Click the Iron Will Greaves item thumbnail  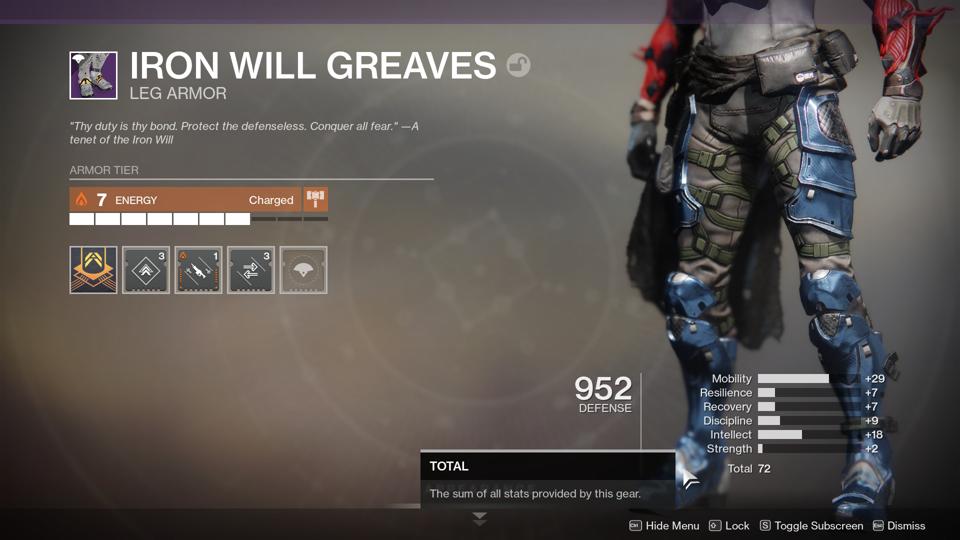pos(93,75)
